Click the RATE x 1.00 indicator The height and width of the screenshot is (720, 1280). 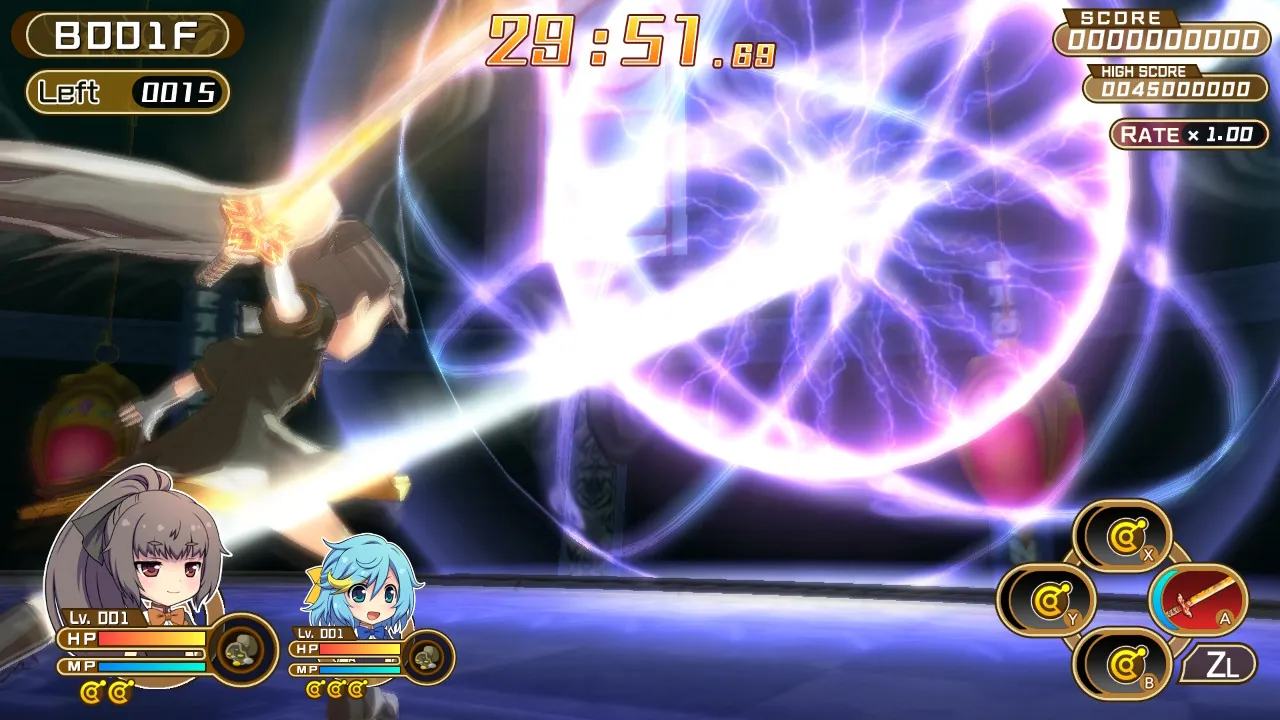(x=1188, y=134)
